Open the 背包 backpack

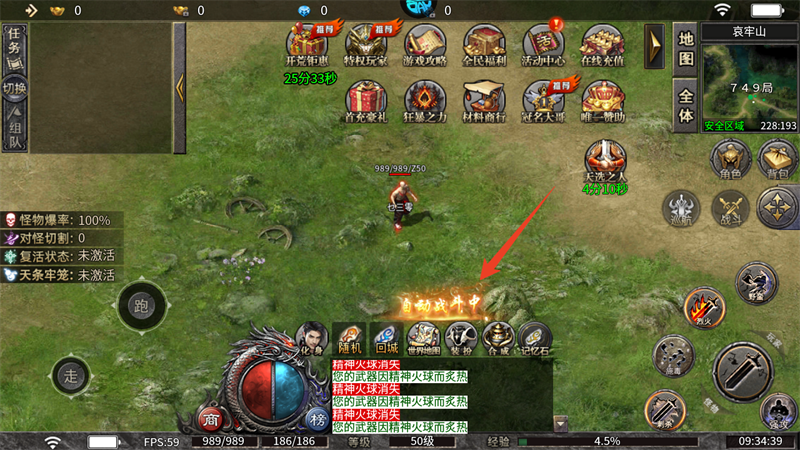click(x=778, y=159)
